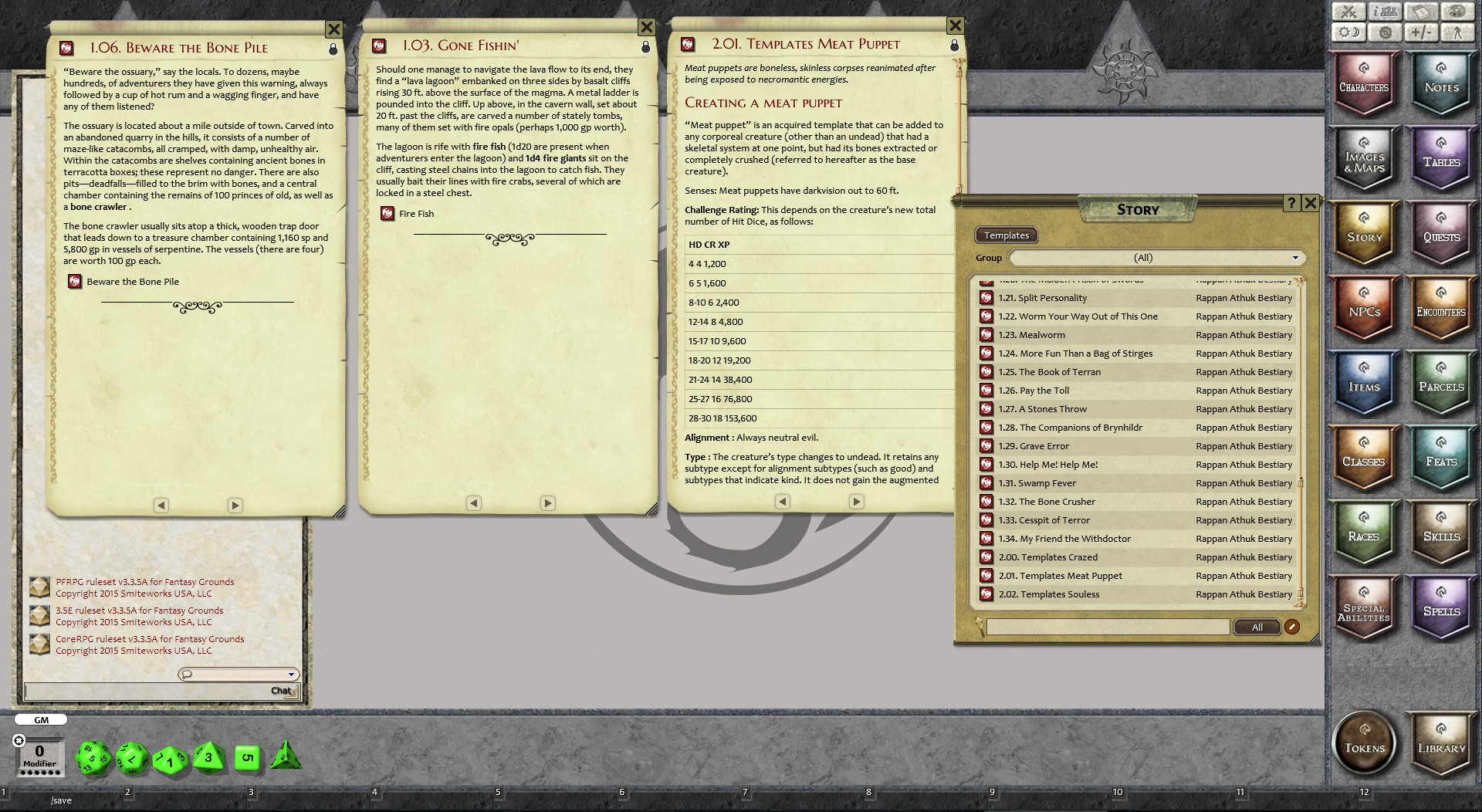Open the options gear settings

pos(1386,32)
